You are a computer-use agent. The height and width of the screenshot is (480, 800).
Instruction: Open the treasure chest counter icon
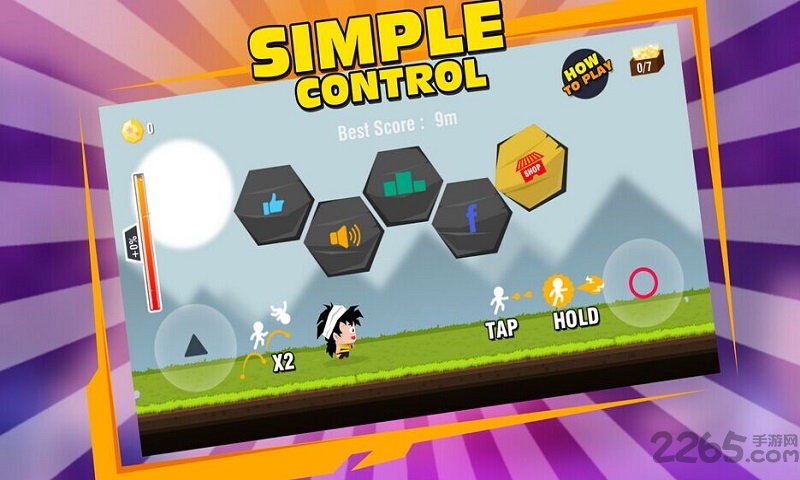(643, 62)
